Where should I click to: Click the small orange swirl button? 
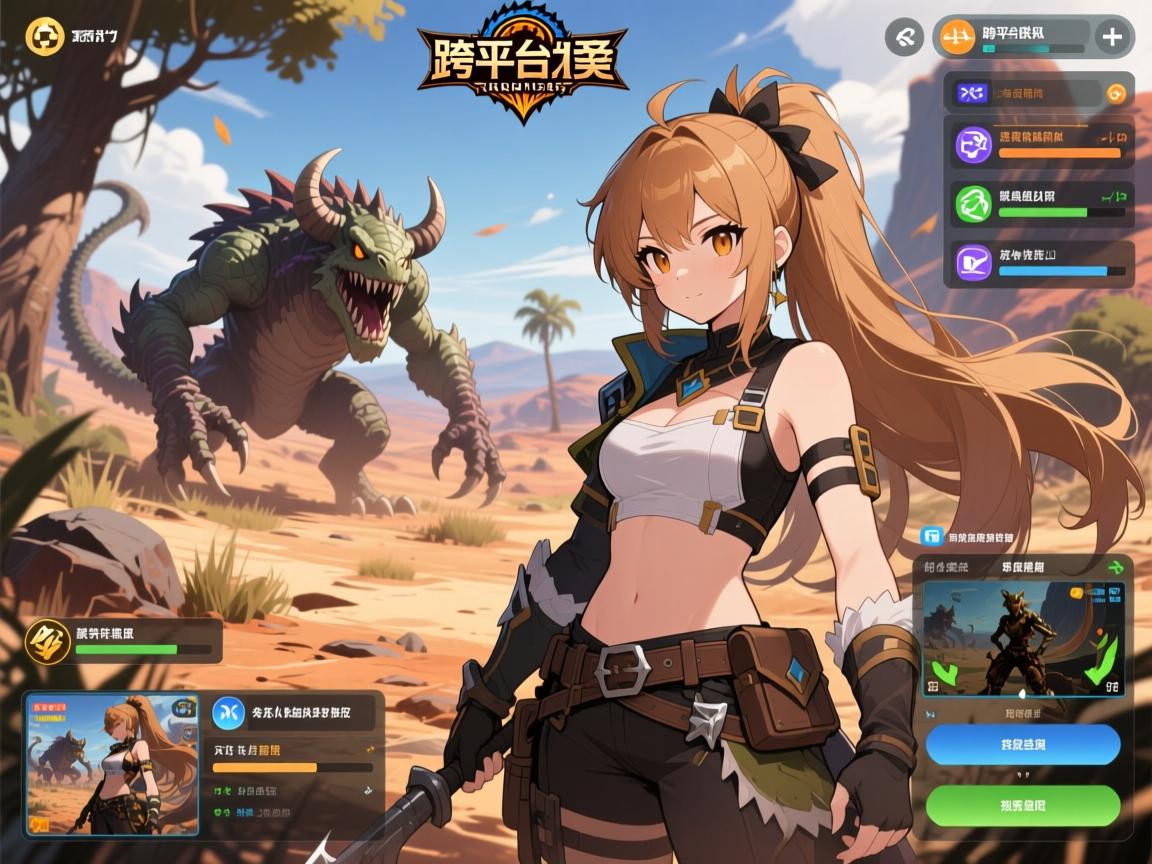pos(1117,94)
